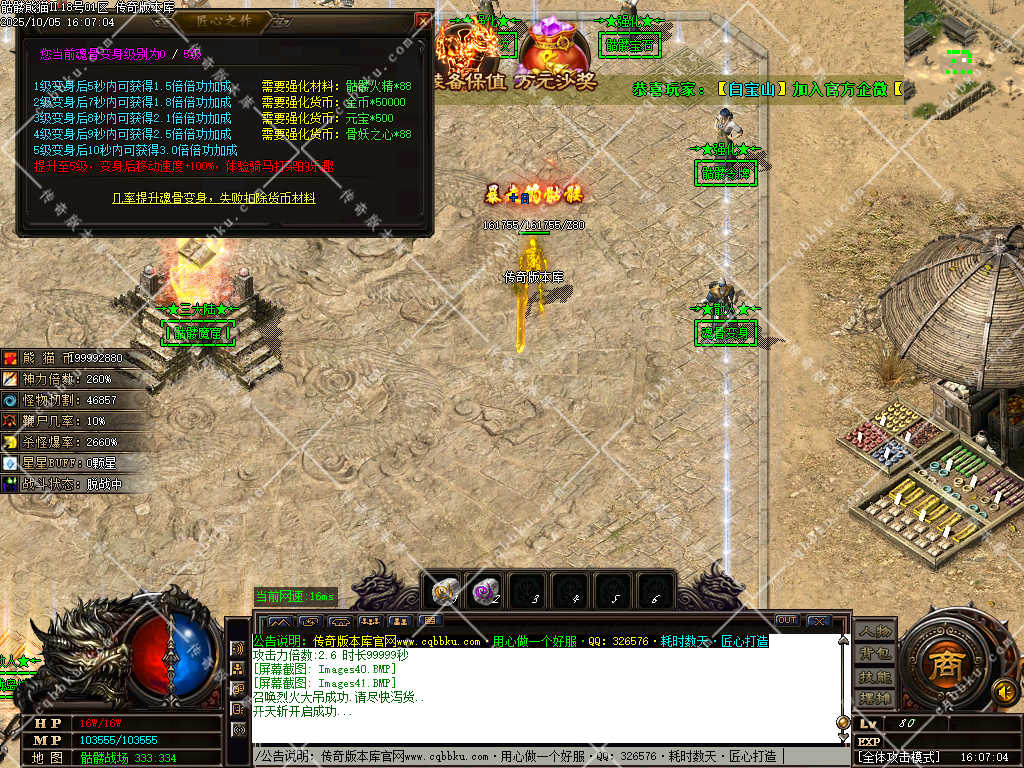The width and height of the screenshot is (1024, 768).
Task: Open the 摆摊 stall panel
Action: point(874,698)
